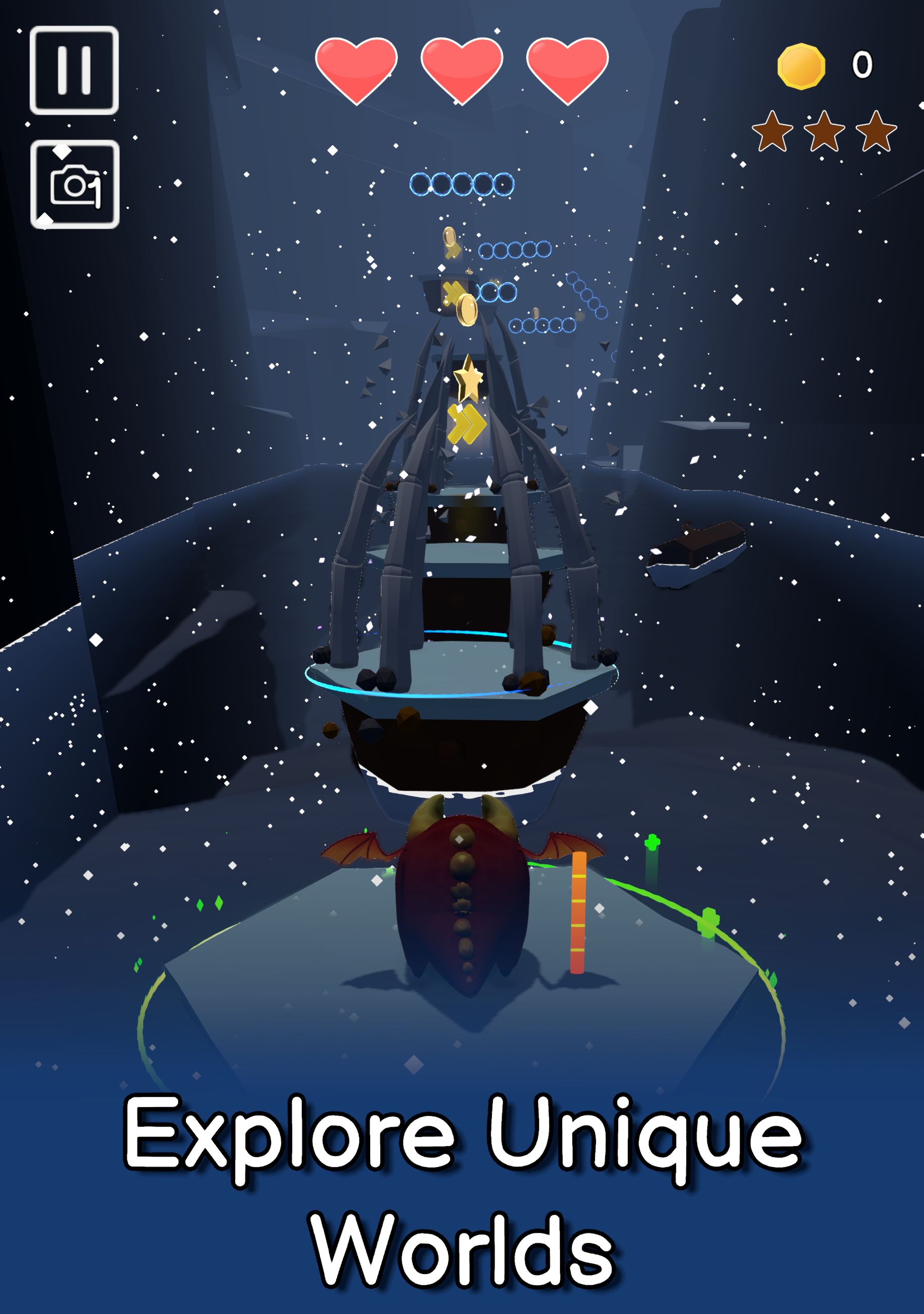924x1314 pixels.
Task: Tap the rightmost star rating icon
Action: tap(876, 132)
